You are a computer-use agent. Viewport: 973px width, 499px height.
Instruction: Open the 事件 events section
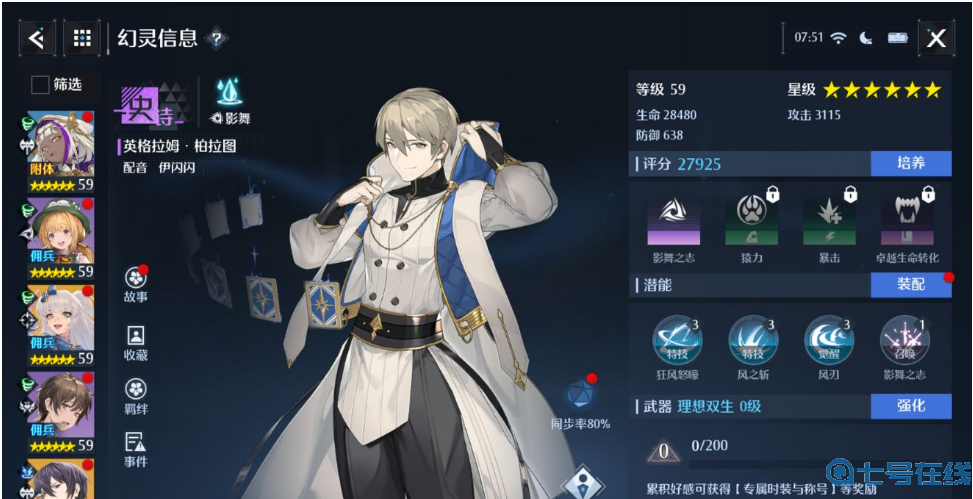pyautogui.click(x=136, y=449)
